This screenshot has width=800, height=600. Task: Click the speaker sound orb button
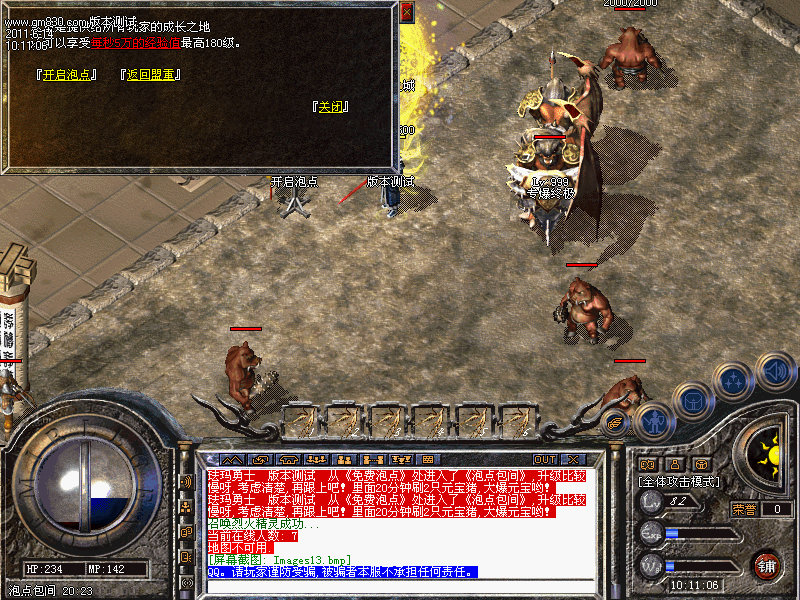click(776, 371)
